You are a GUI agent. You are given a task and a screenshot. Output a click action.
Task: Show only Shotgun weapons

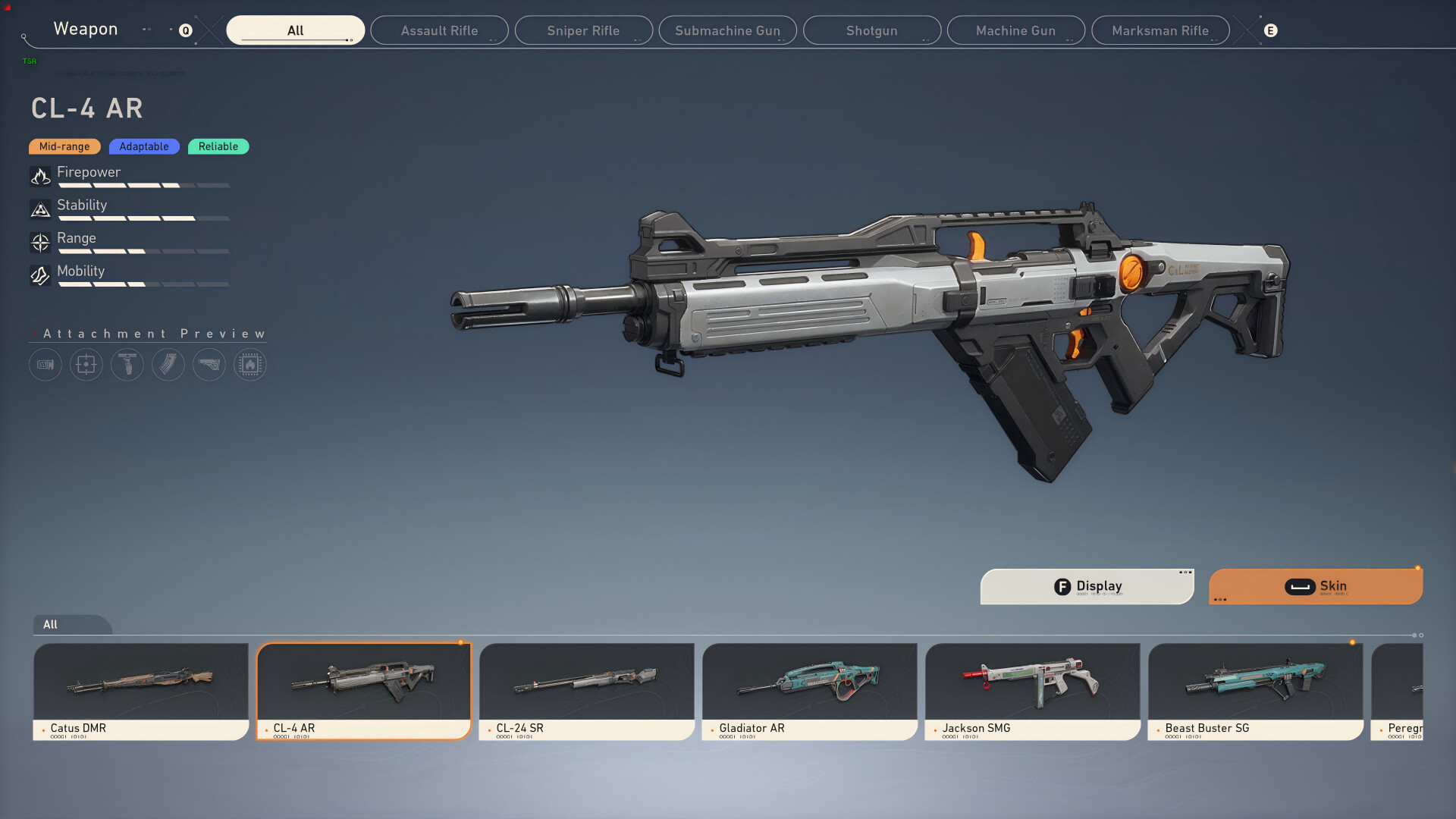pos(871,30)
